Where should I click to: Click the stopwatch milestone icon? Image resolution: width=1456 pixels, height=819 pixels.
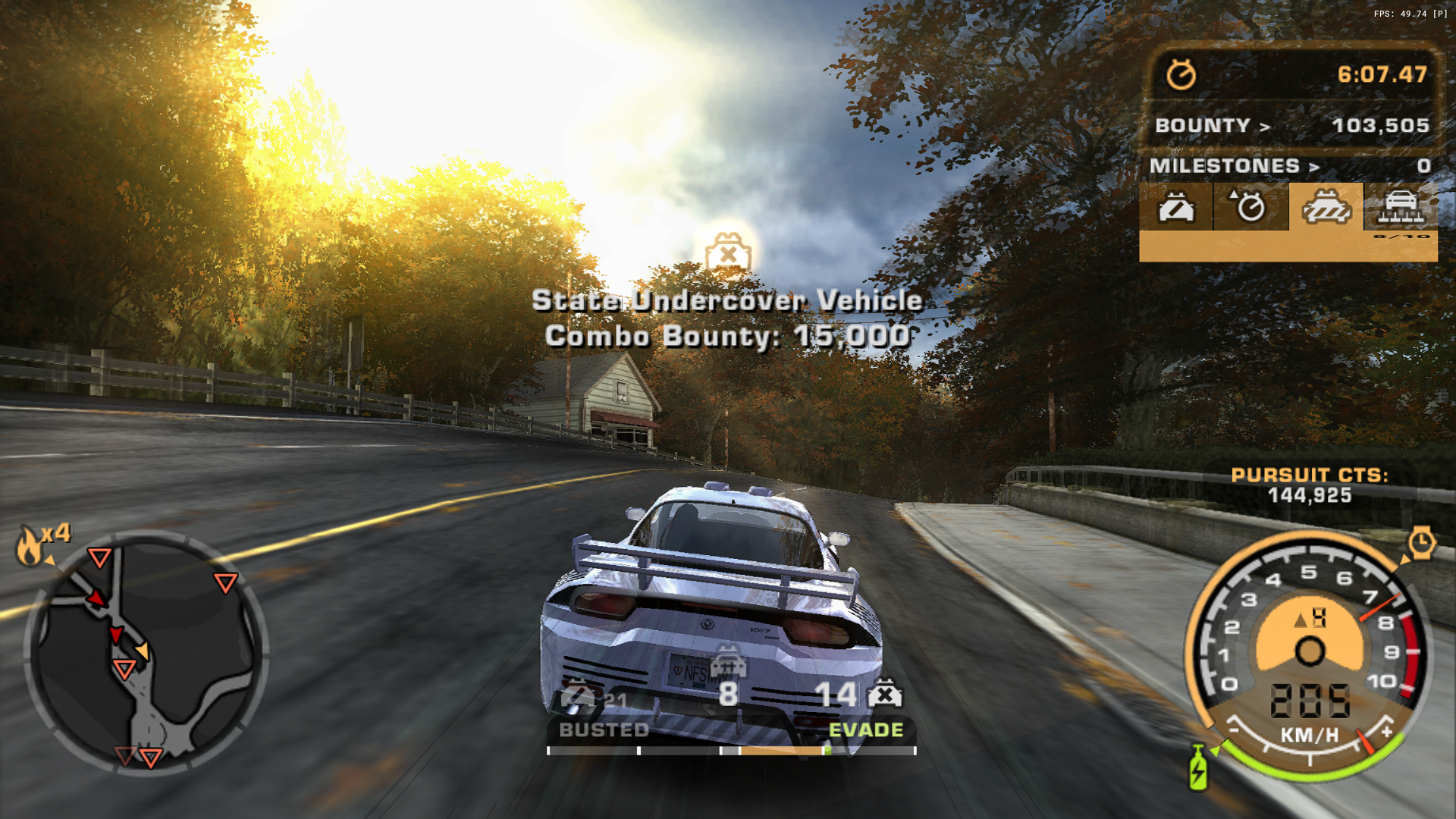pos(1250,206)
